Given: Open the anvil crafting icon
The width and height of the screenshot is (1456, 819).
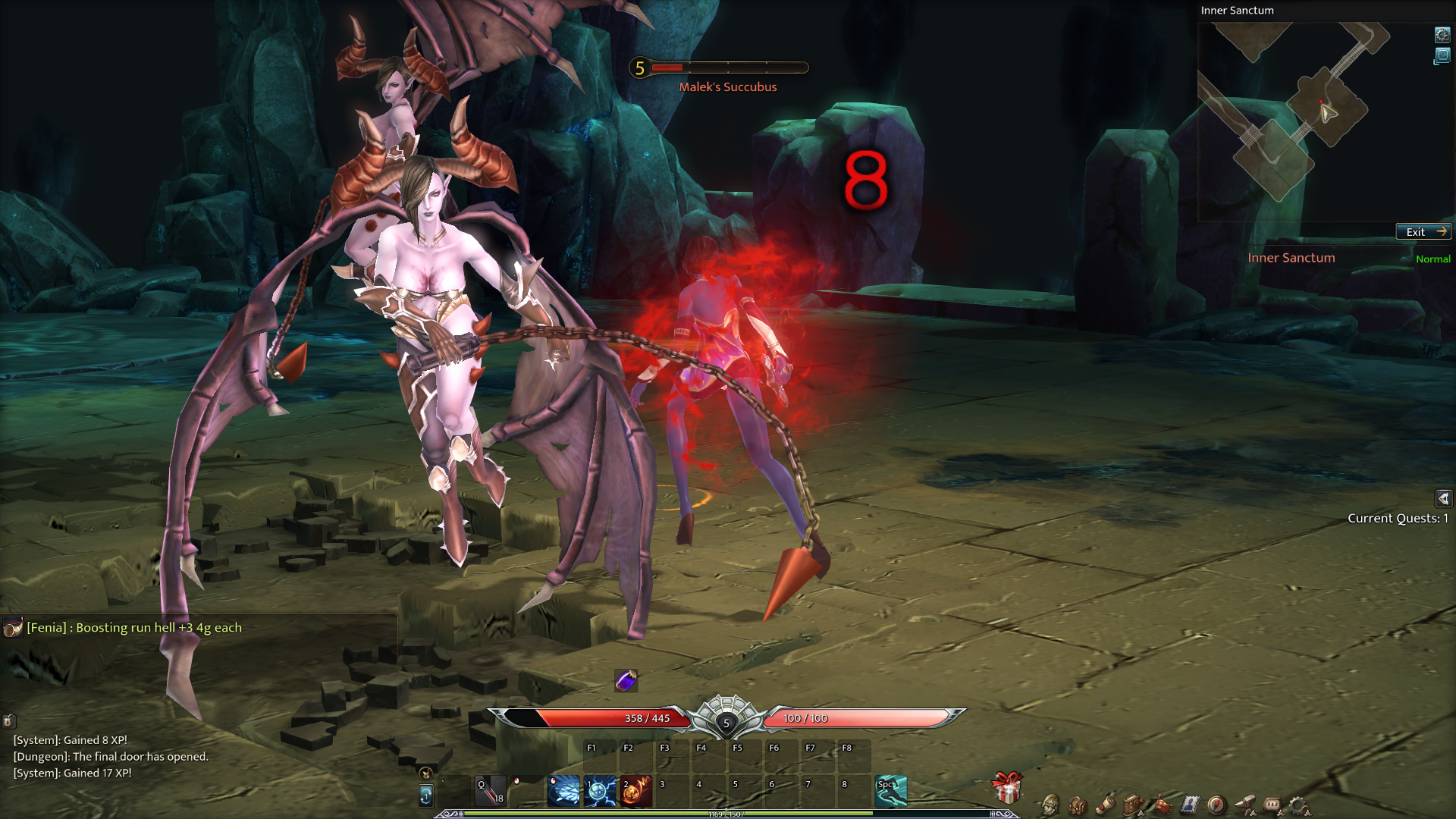Looking at the screenshot, I should [1244, 805].
